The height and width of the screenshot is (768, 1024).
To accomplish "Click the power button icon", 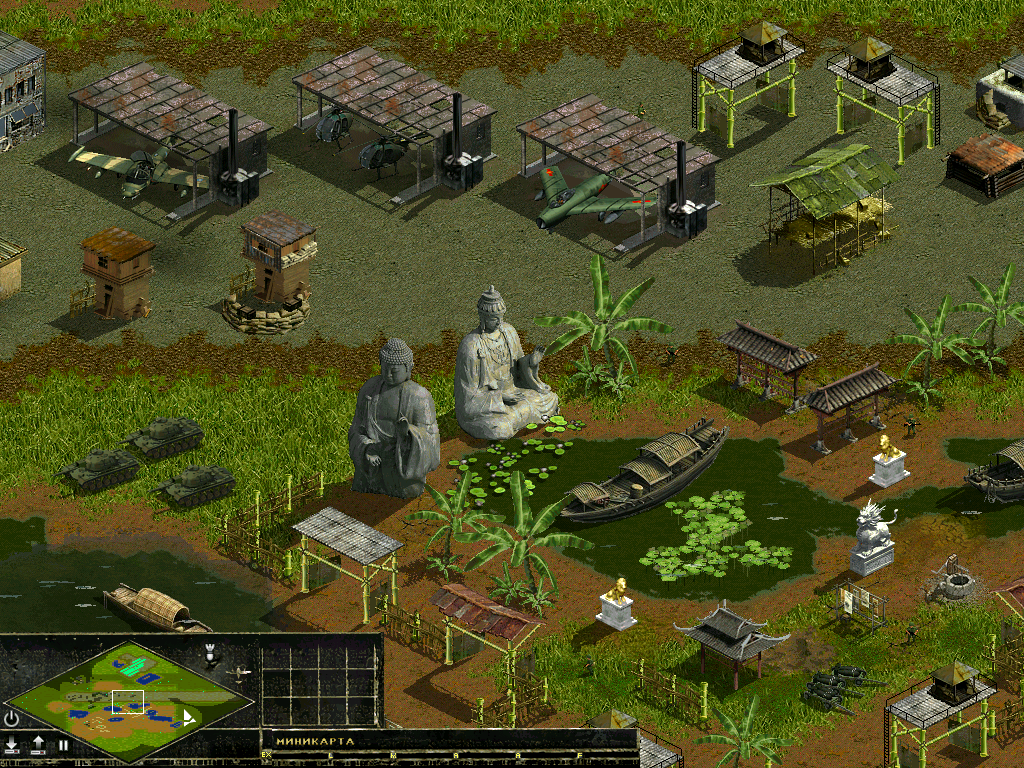I will 12,717.
